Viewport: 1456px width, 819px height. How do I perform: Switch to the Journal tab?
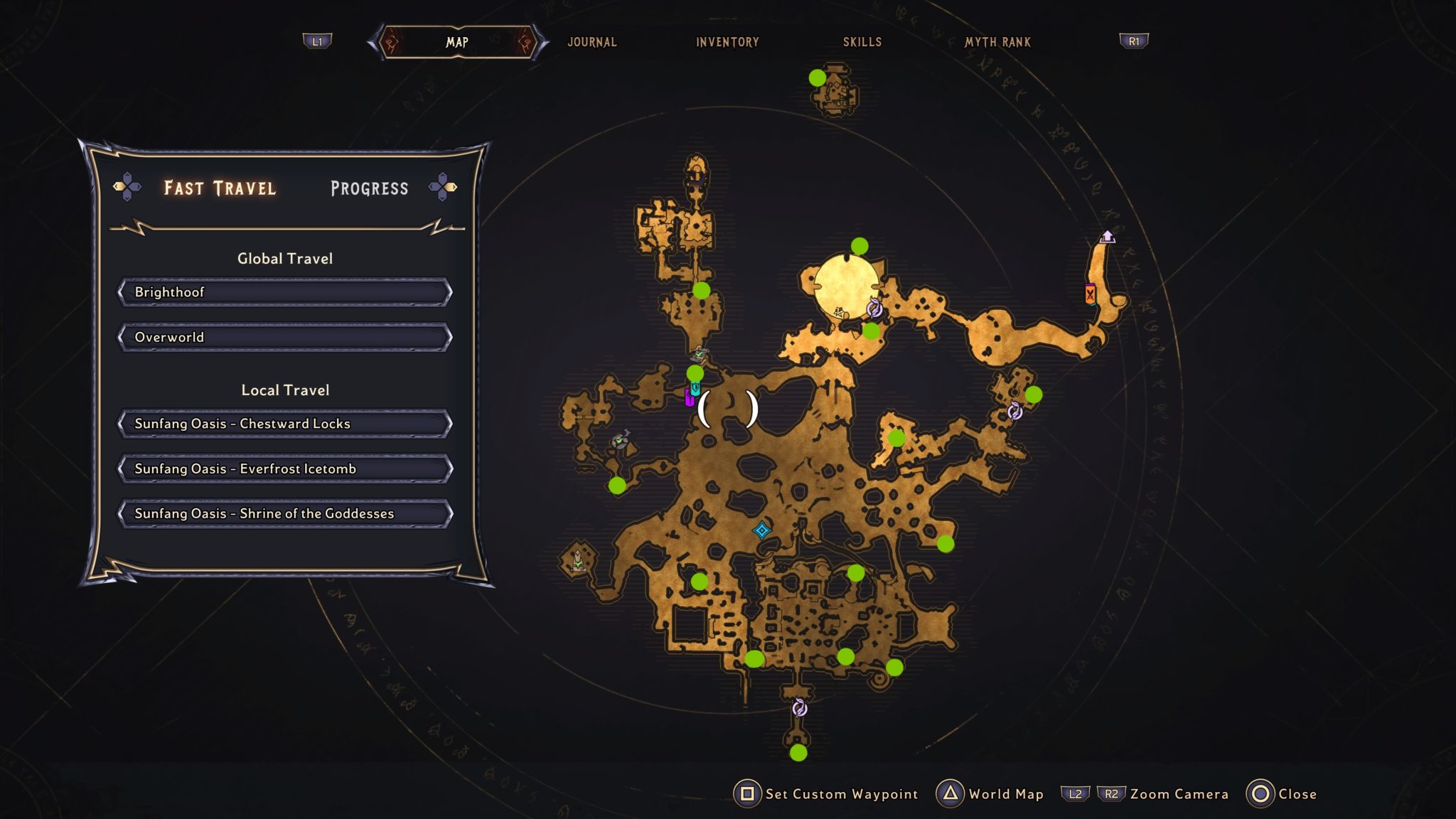click(591, 42)
